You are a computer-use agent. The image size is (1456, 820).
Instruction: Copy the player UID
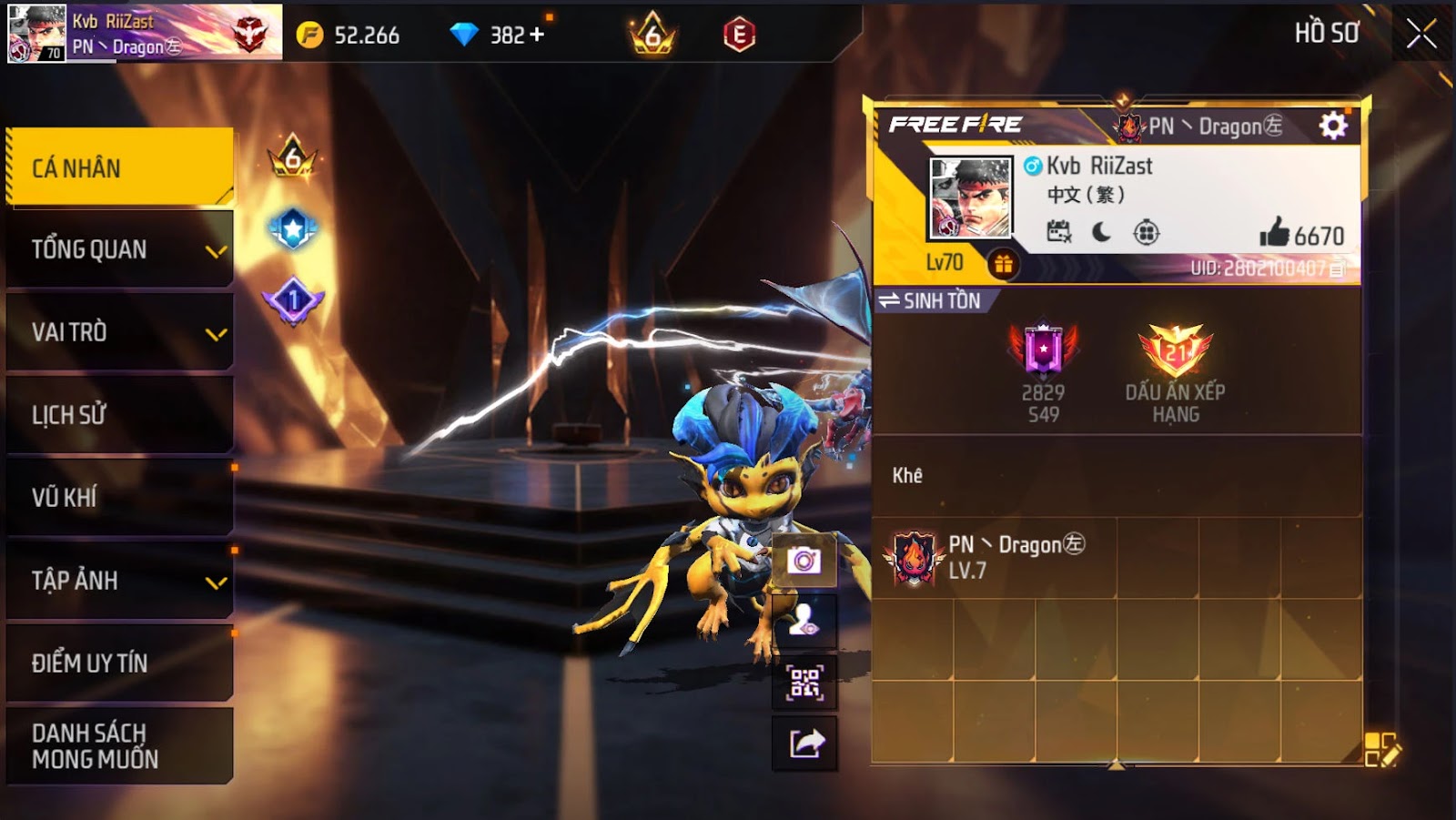(x=1337, y=268)
